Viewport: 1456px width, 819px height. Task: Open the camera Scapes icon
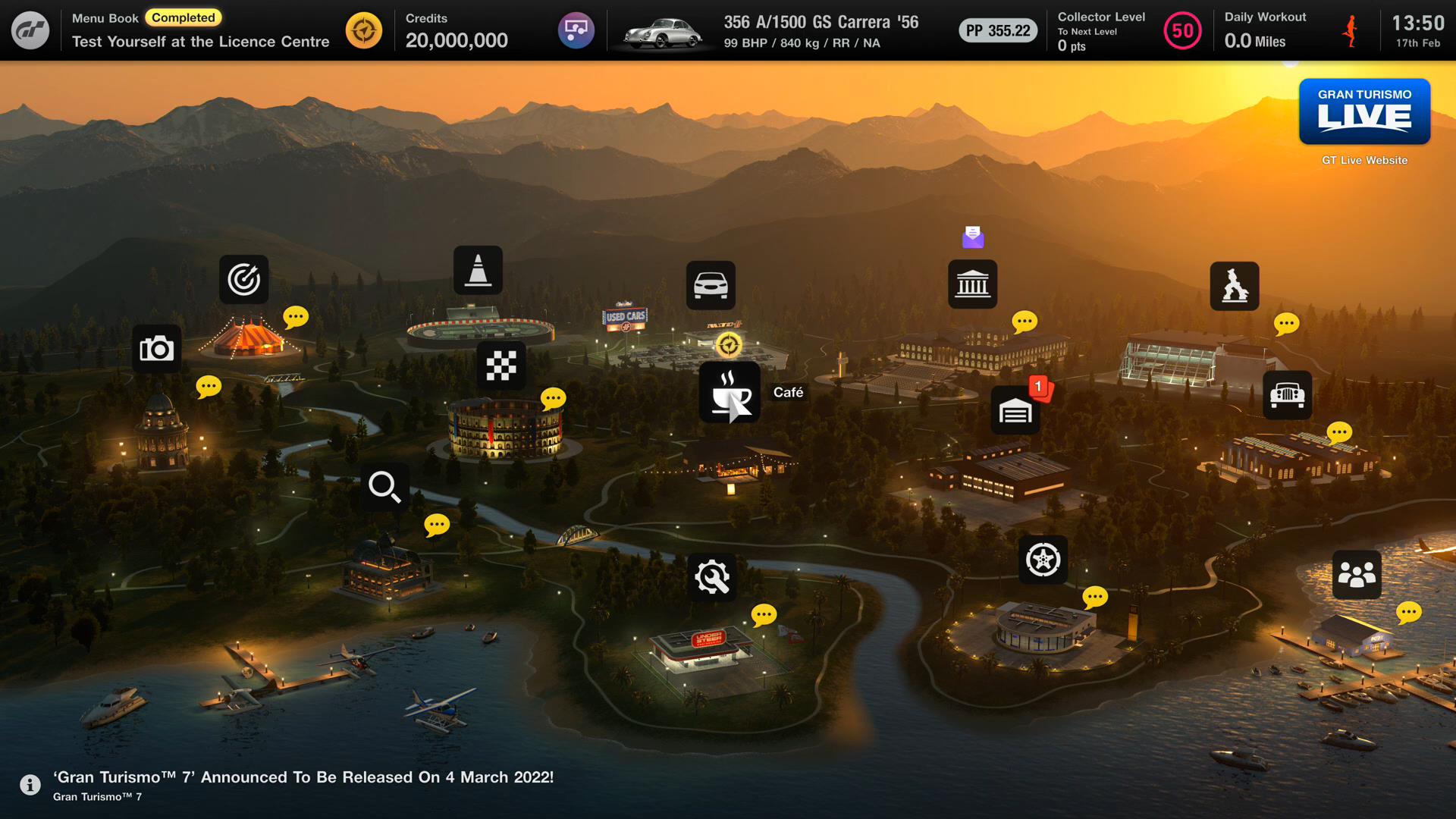[x=157, y=349]
